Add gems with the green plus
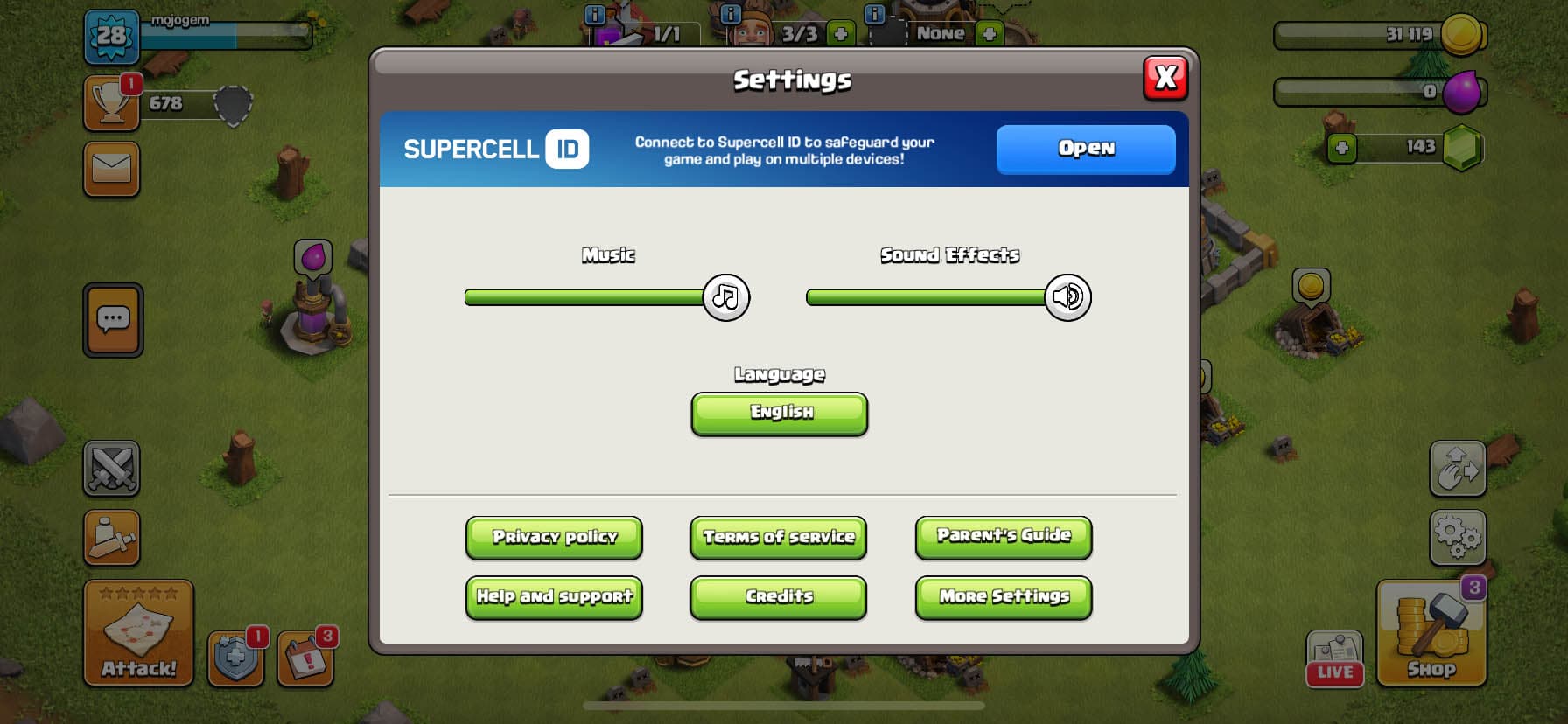 pyautogui.click(x=1341, y=148)
